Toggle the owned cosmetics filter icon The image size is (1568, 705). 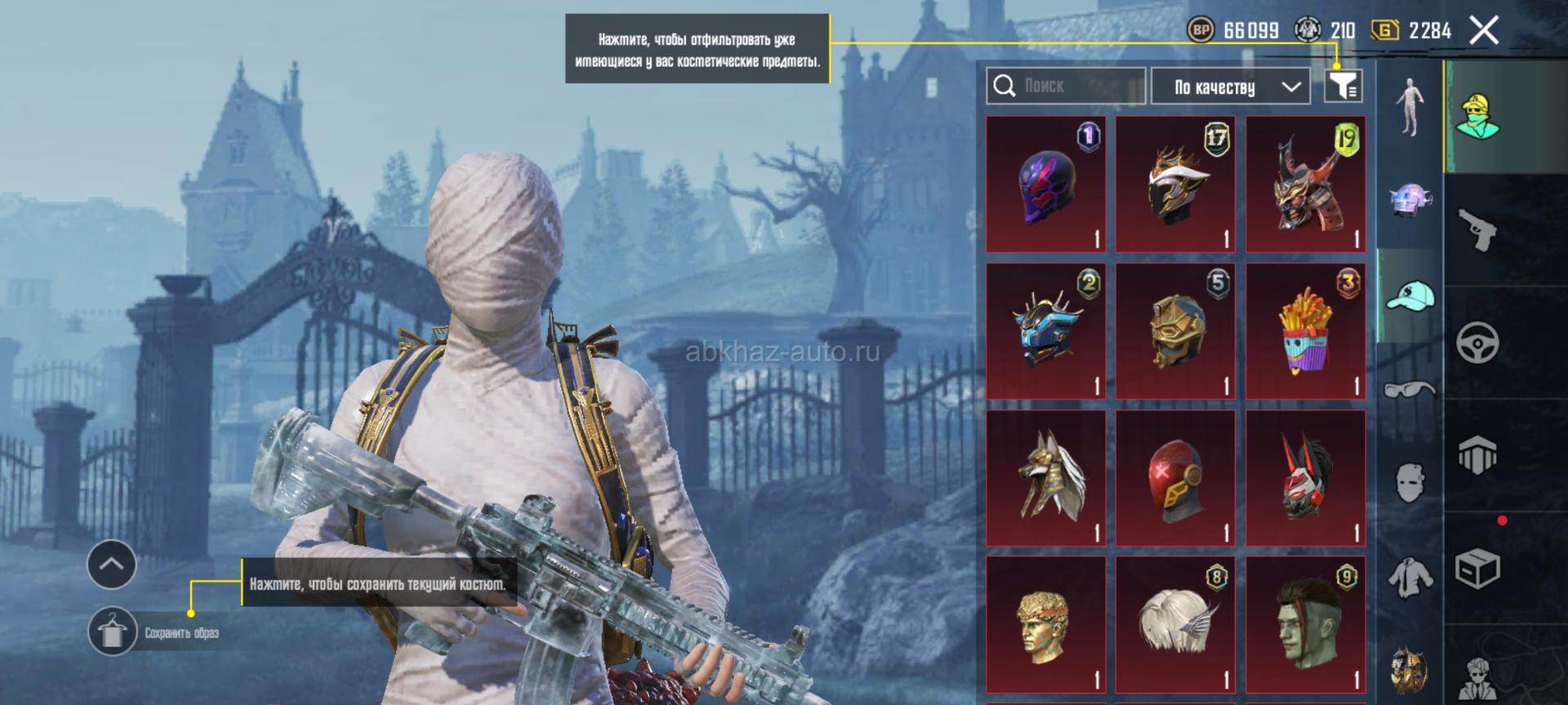(1343, 86)
